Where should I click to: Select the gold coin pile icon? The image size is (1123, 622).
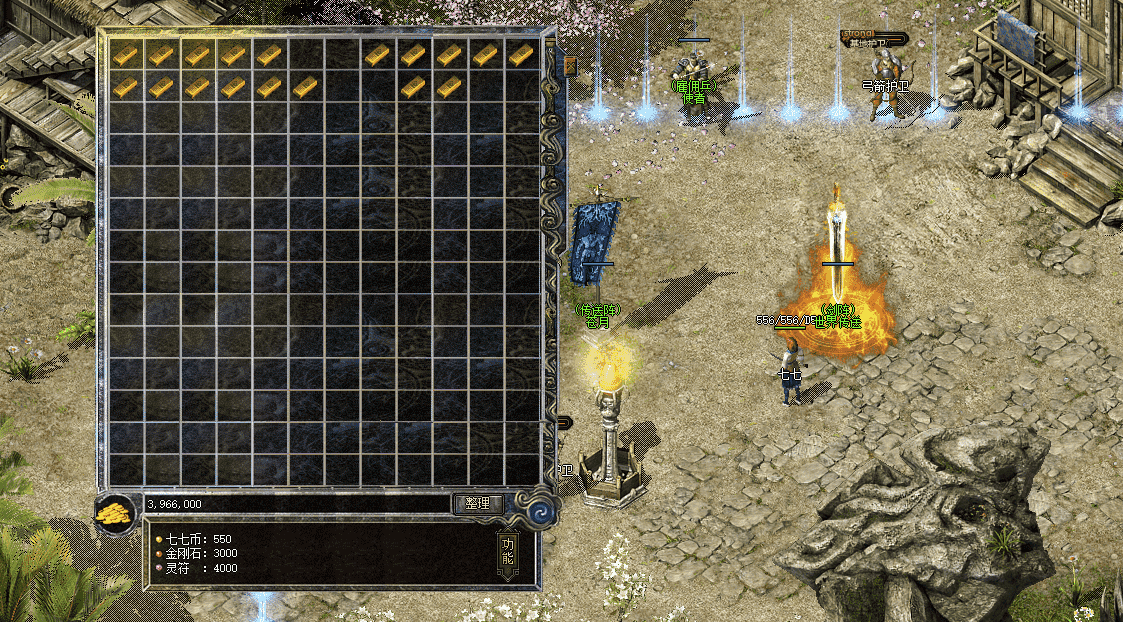[113, 514]
